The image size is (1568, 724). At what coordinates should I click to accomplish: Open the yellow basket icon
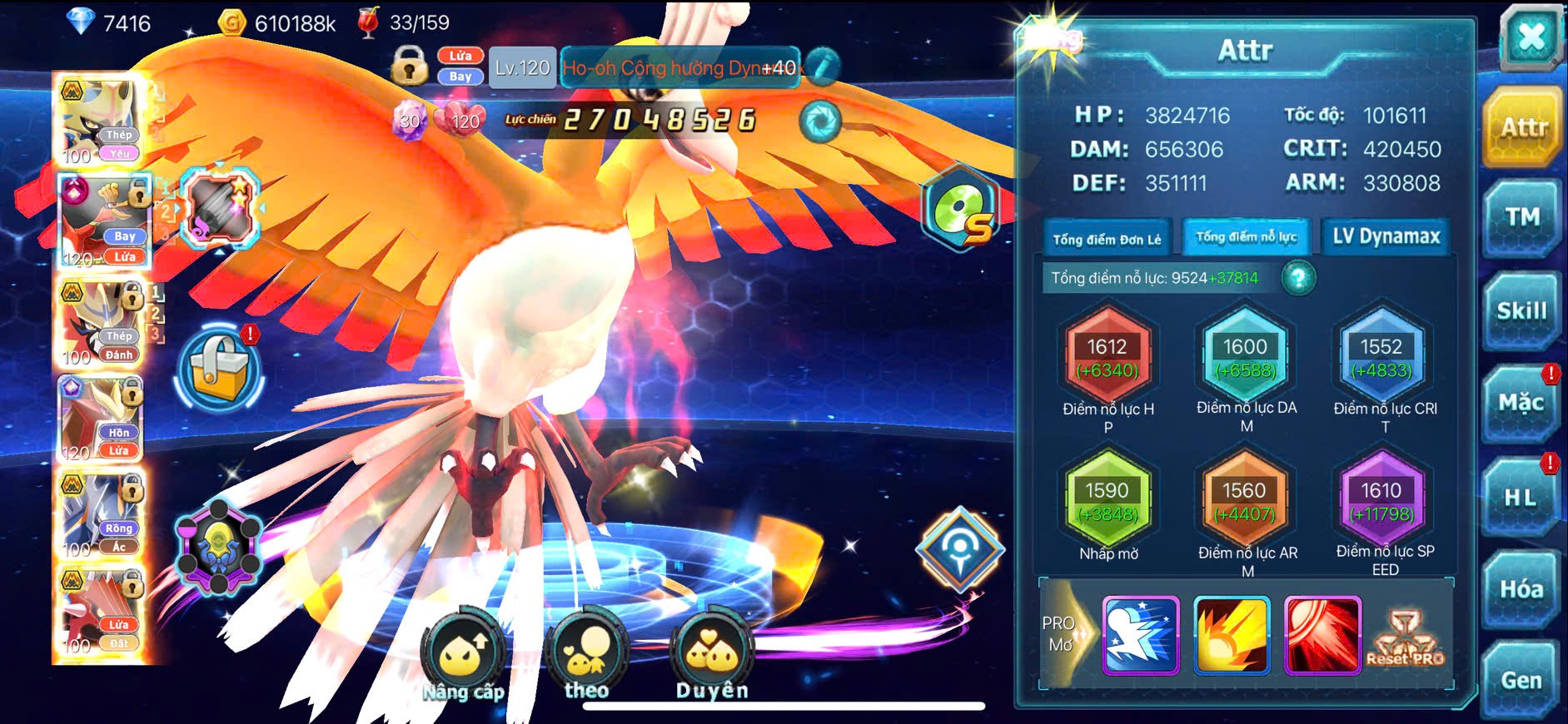219,371
